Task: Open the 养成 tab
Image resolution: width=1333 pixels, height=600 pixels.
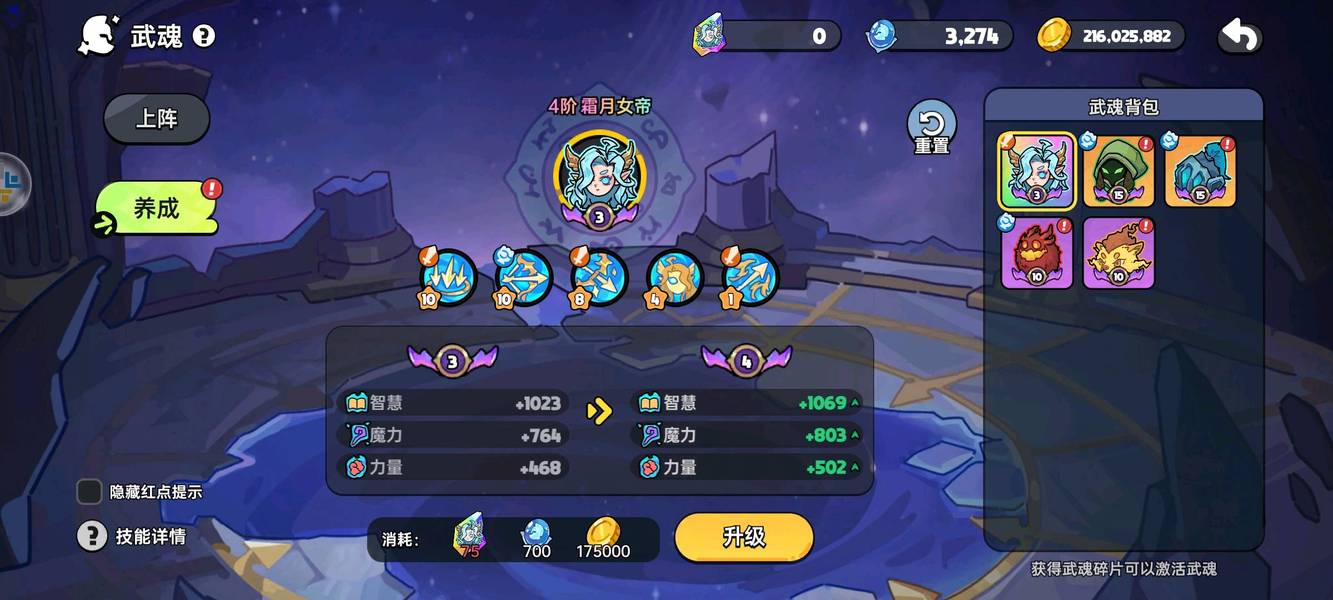Action: 157,208
